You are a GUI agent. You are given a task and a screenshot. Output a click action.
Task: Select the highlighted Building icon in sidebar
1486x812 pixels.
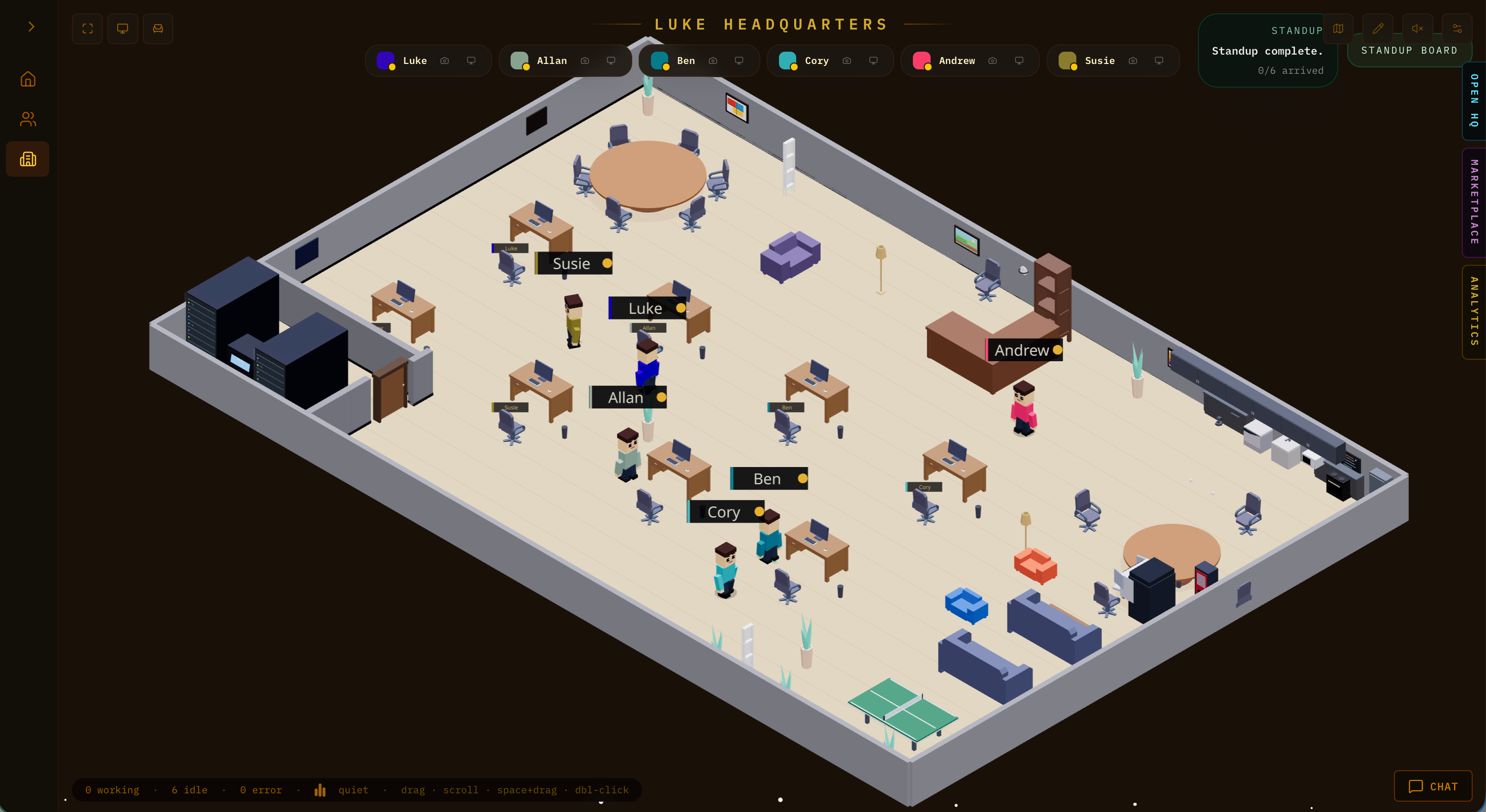pyautogui.click(x=28, y=158)
